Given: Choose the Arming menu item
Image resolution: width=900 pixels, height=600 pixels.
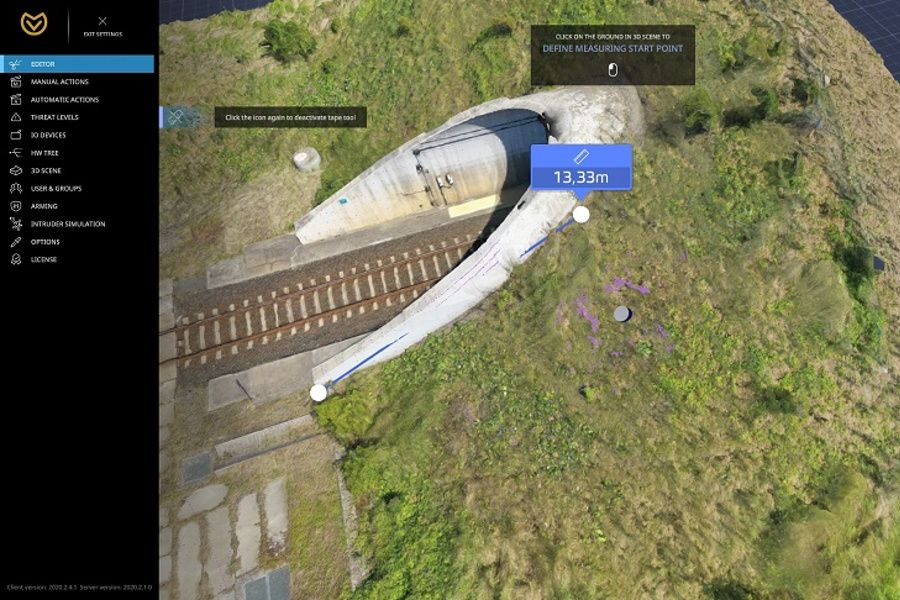Looking at the screenshot, I should click(44, 206).
